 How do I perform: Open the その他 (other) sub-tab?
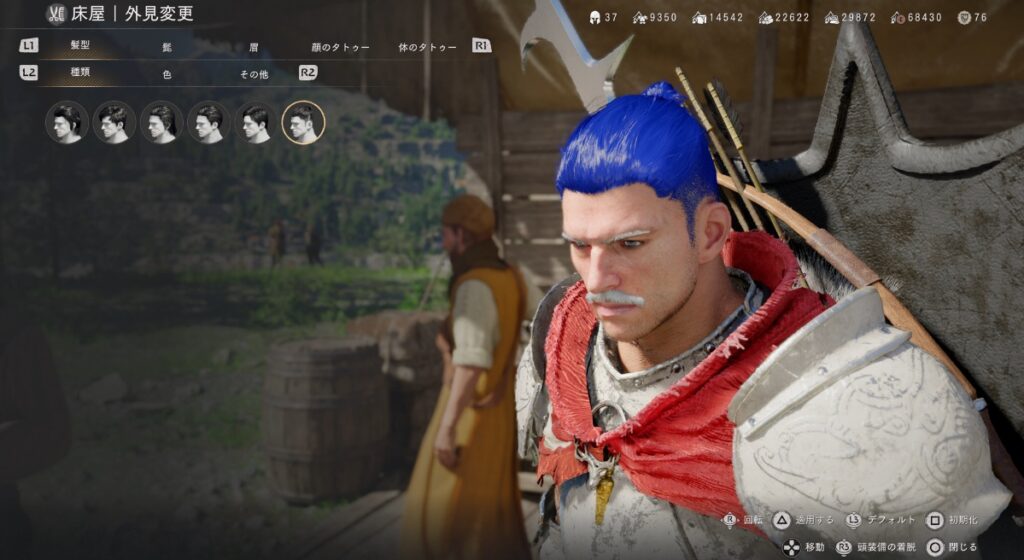pos(253,74)
